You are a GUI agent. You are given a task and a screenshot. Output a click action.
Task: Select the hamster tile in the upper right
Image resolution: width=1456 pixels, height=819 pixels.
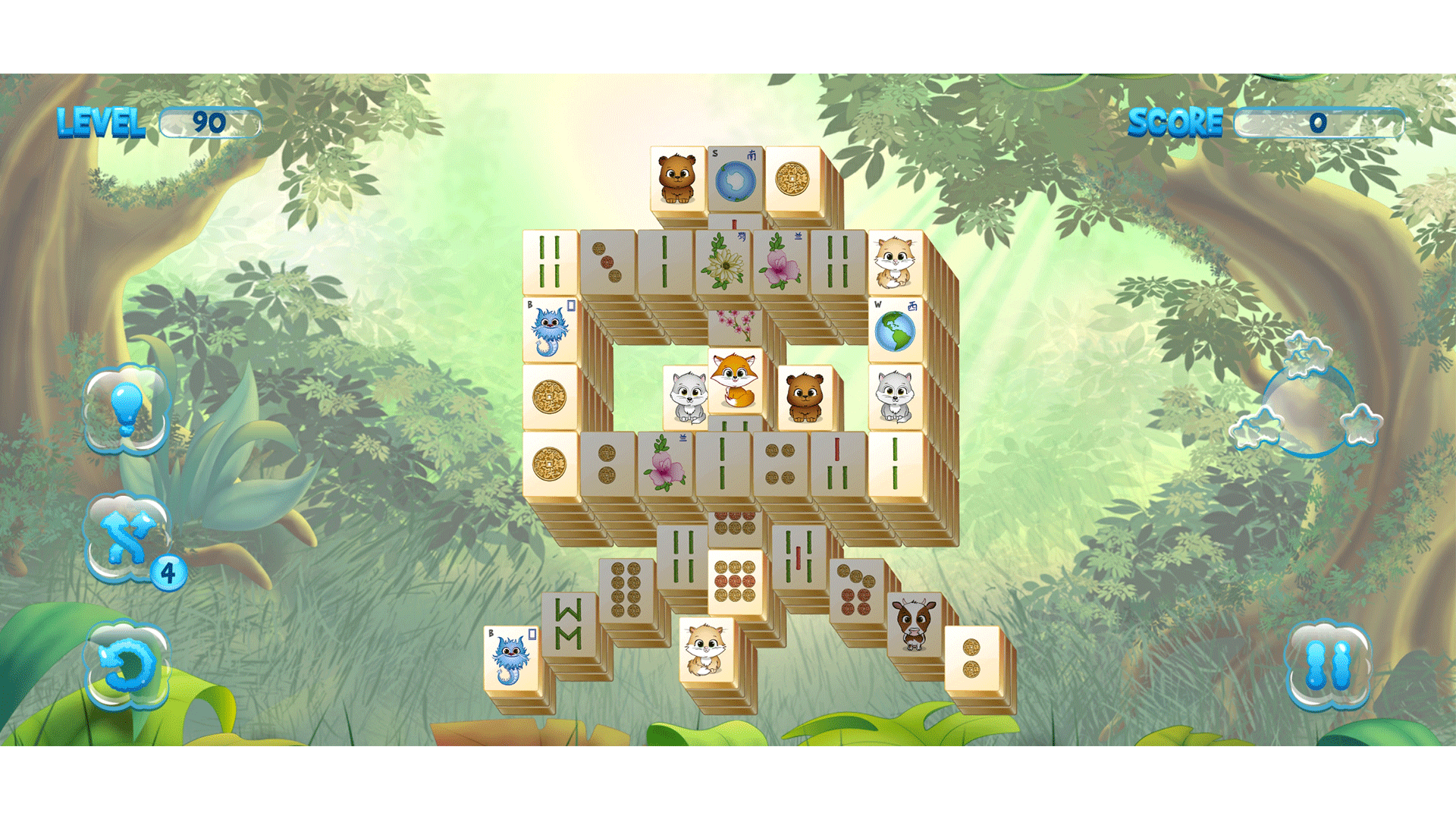click(x=896, y=262)
